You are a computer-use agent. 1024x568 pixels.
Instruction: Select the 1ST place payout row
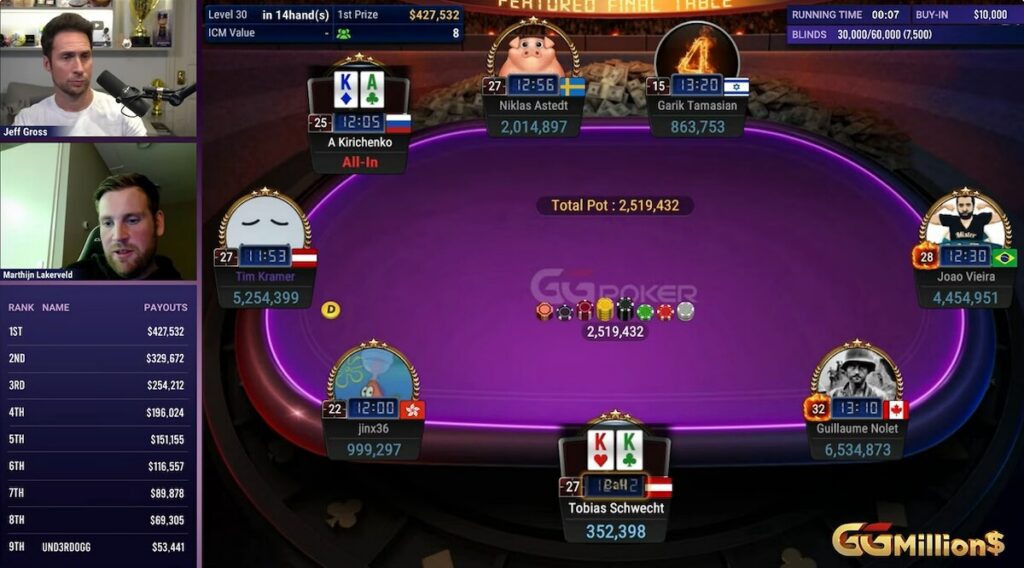(98, 331)
